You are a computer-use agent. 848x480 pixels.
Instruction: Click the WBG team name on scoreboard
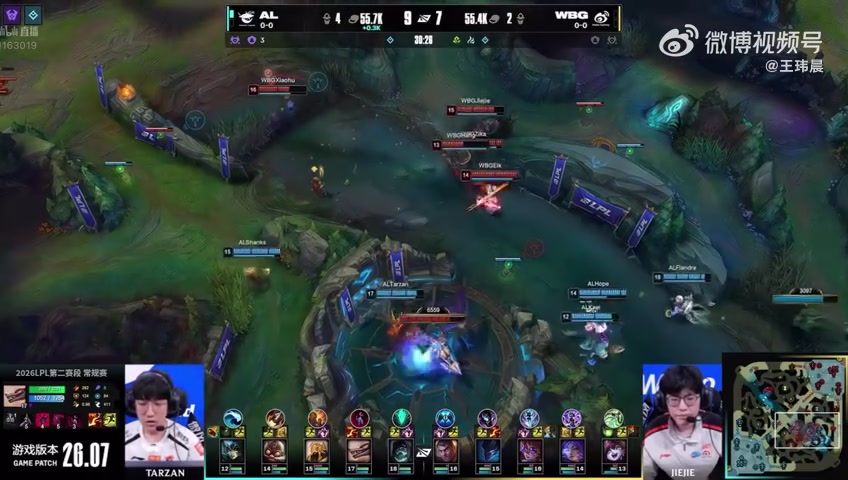[x=571, y=16]
